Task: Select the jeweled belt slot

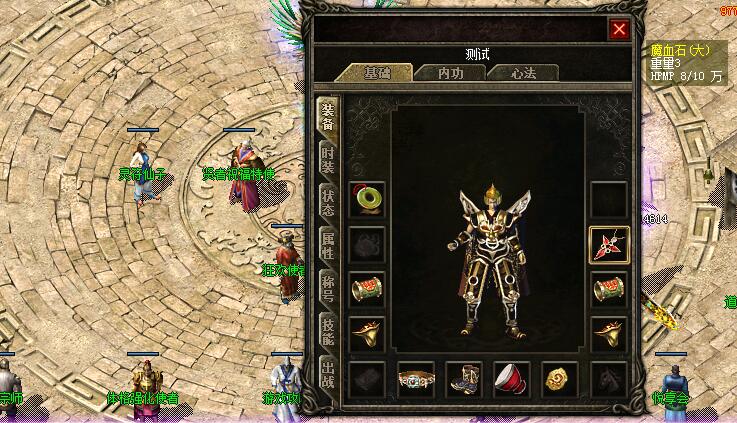Action: [416, 379]
